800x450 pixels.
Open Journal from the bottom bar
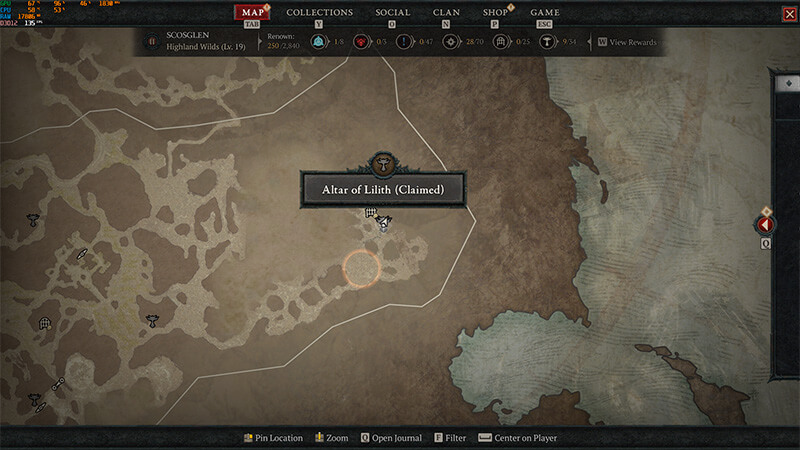[x=392, y=438]
